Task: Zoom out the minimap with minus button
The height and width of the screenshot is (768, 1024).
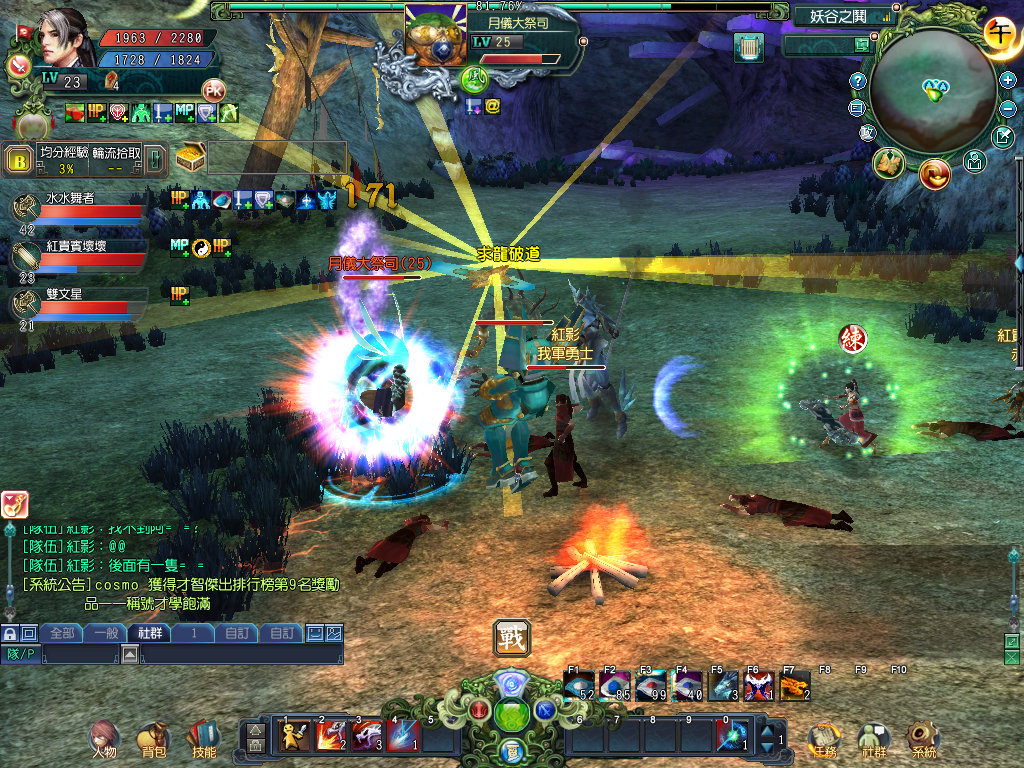Action: coord(1008,108)
